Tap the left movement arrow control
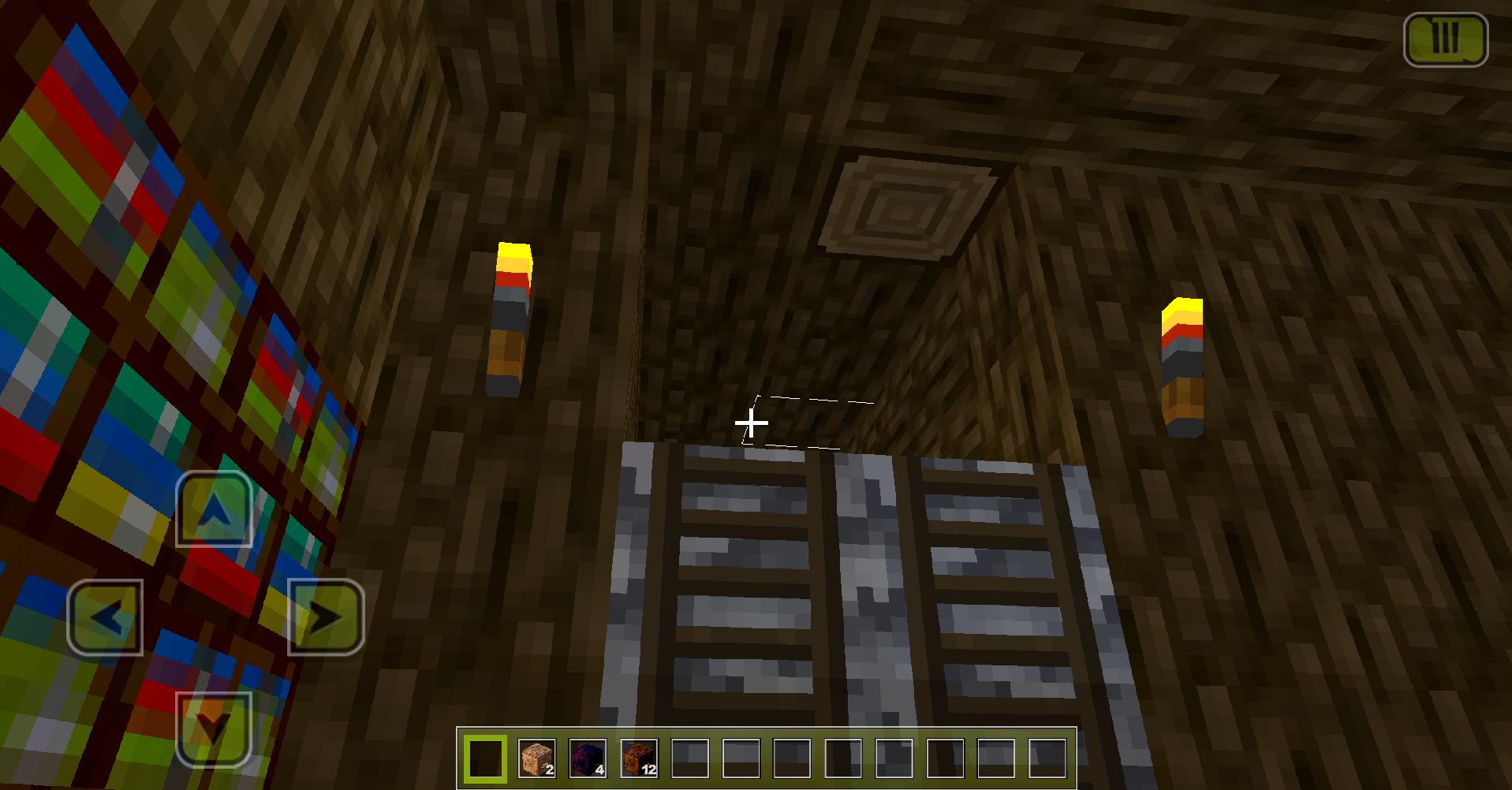The height and width of the screenshot is (790, 1512). pyautogui.click(x=106, y=619)
